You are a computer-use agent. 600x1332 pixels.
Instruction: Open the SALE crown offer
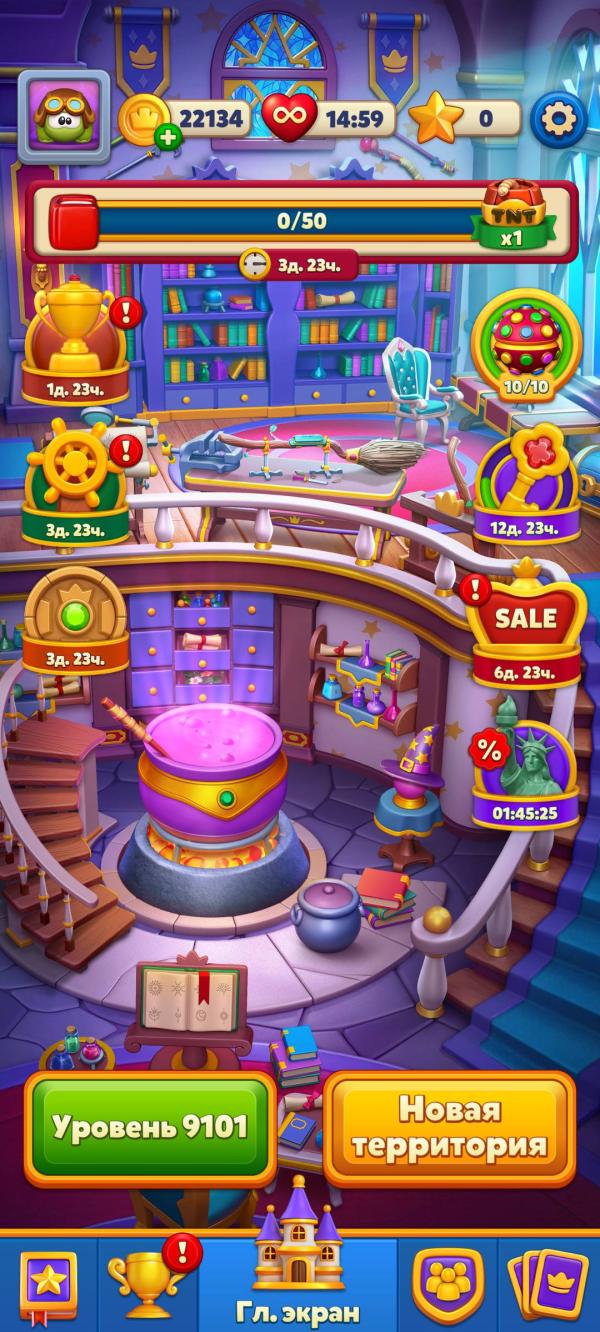pyautogui.click(x=526, y=626)
